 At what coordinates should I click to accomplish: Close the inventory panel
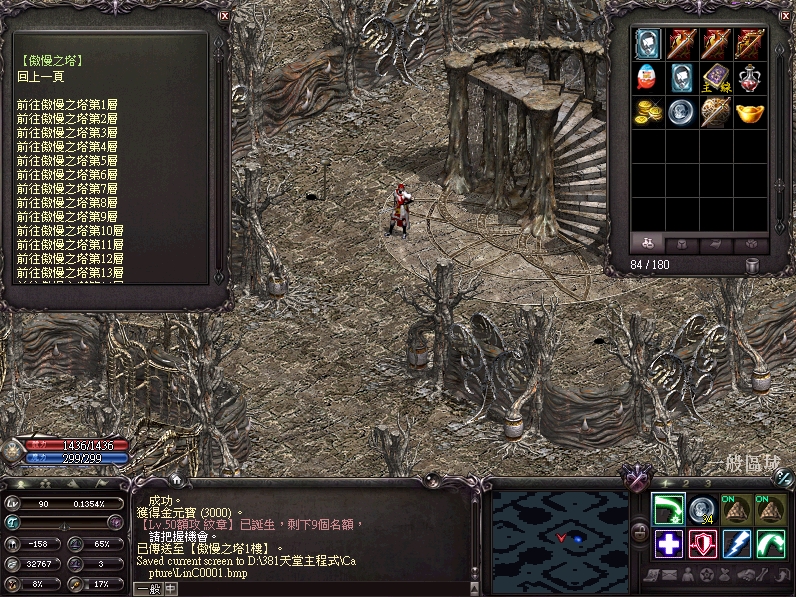click(x=785, y=15)
